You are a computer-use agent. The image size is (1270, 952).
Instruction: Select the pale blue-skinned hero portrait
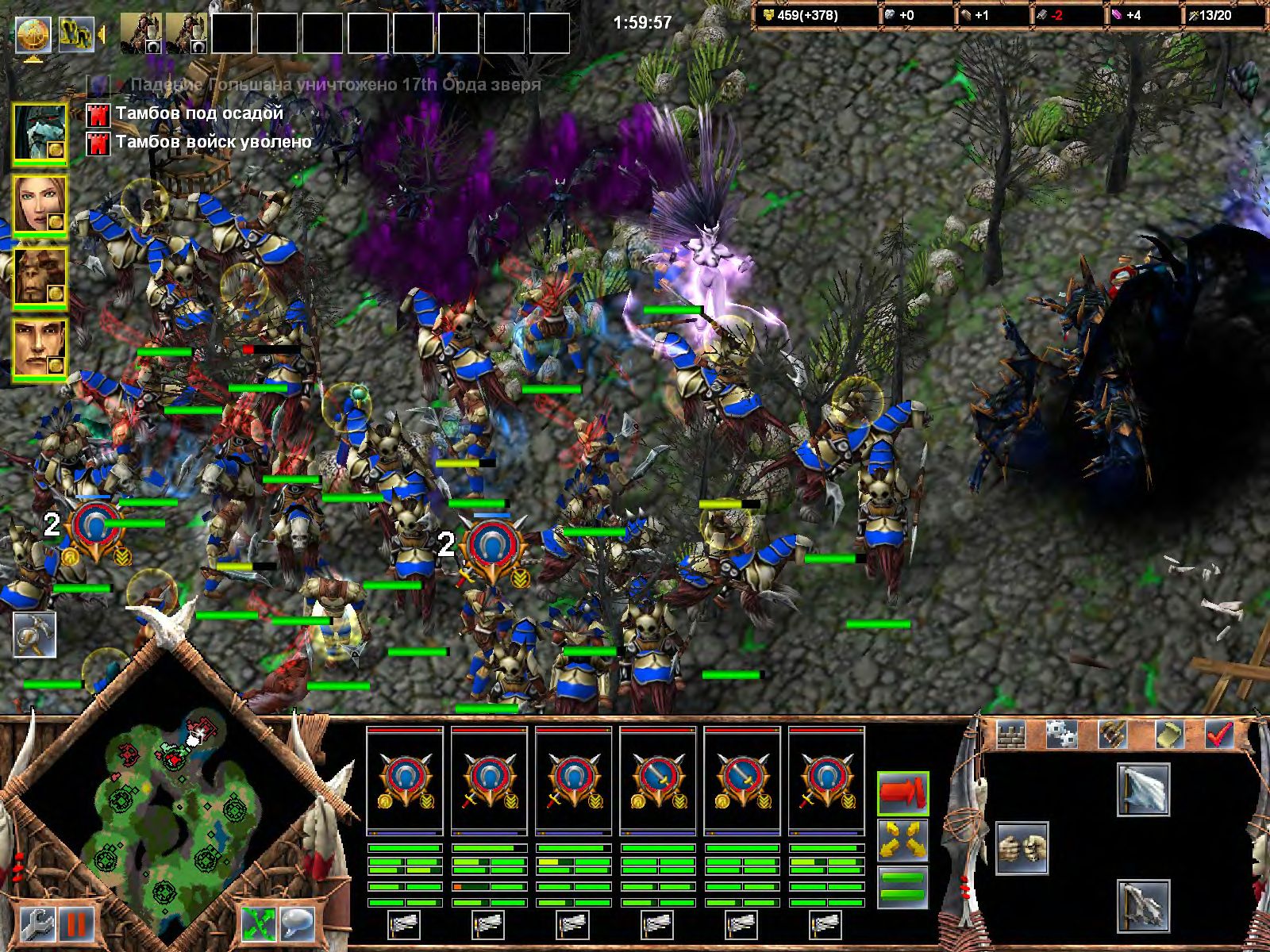tap(38, 132)
